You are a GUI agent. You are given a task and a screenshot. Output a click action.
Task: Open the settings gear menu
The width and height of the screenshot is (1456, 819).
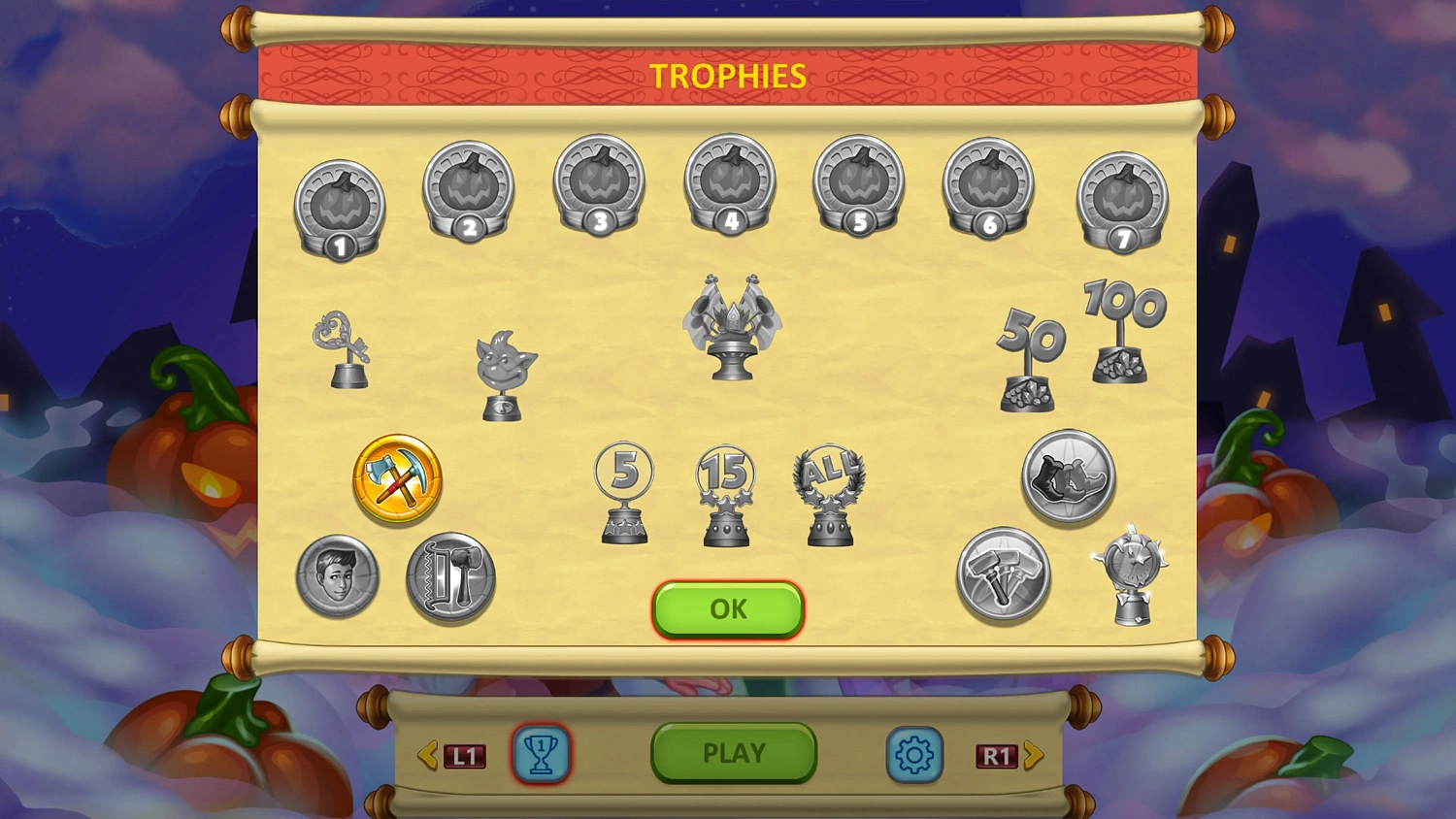pyautogui.click(x=913, y=754)
